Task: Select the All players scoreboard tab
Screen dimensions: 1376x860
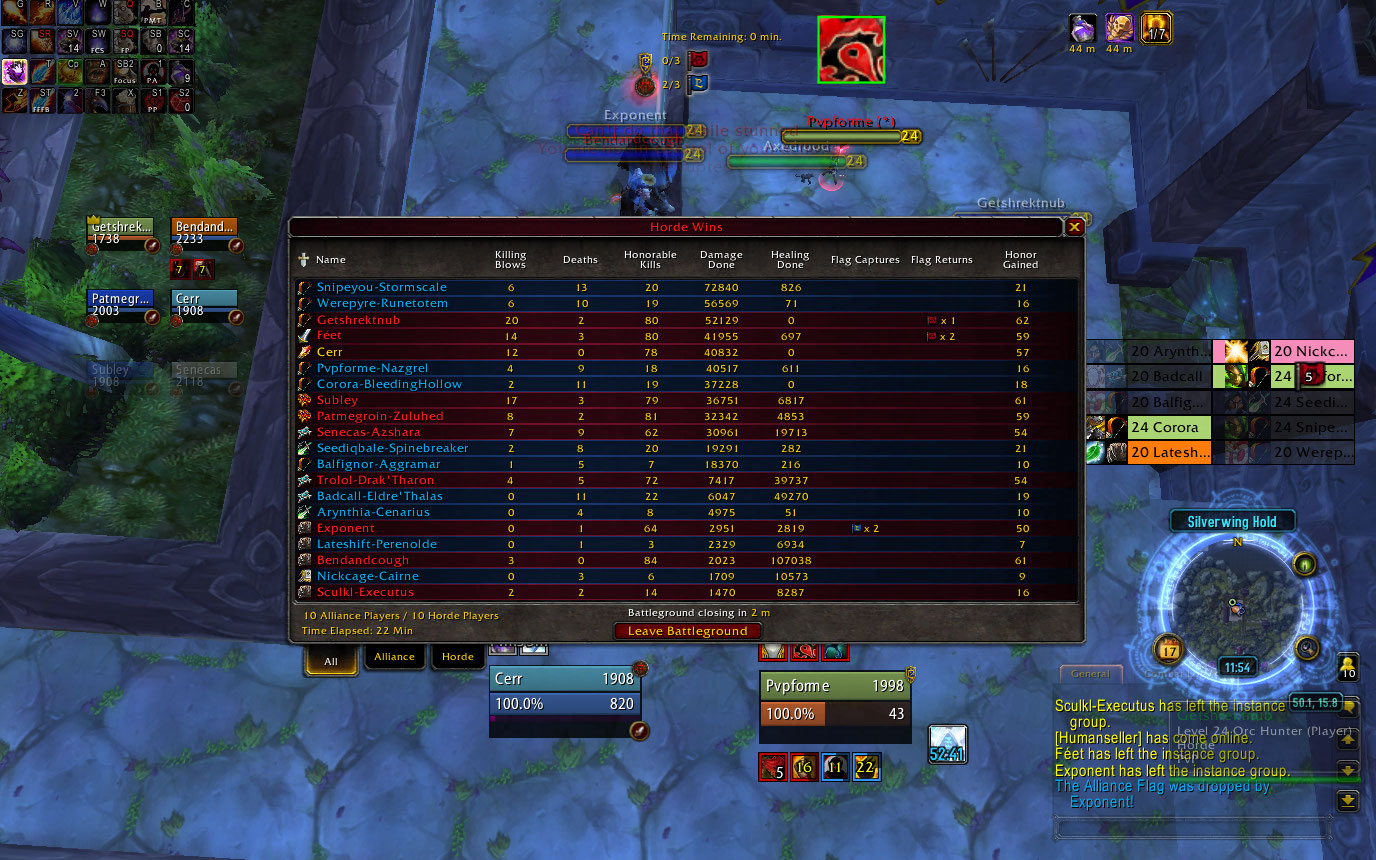Action: 331,660
